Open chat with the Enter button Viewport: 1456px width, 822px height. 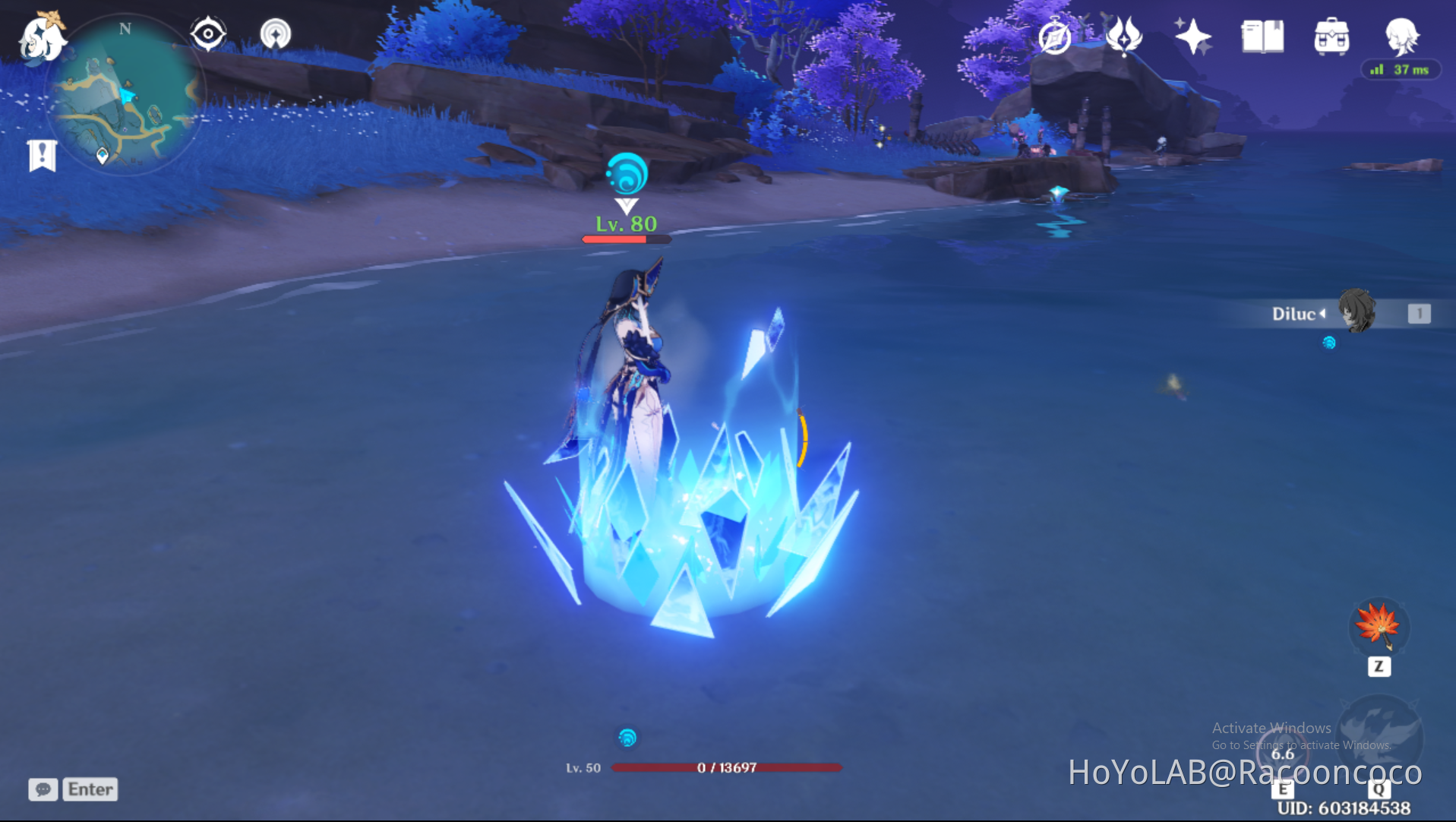click(x=89, y=789)
